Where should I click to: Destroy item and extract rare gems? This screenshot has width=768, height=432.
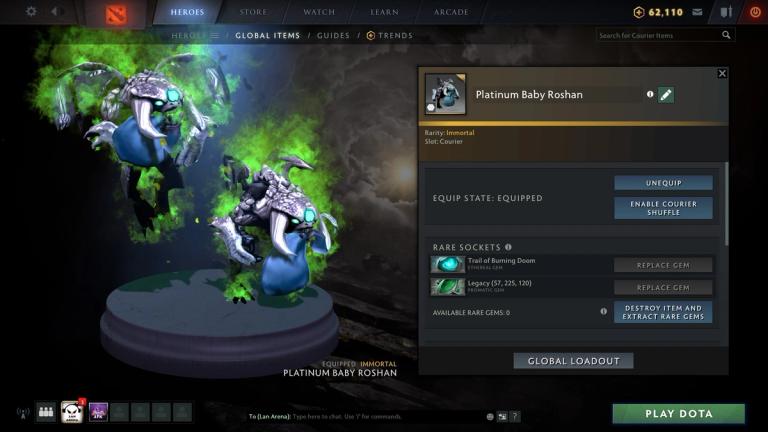tap(663, 312)
